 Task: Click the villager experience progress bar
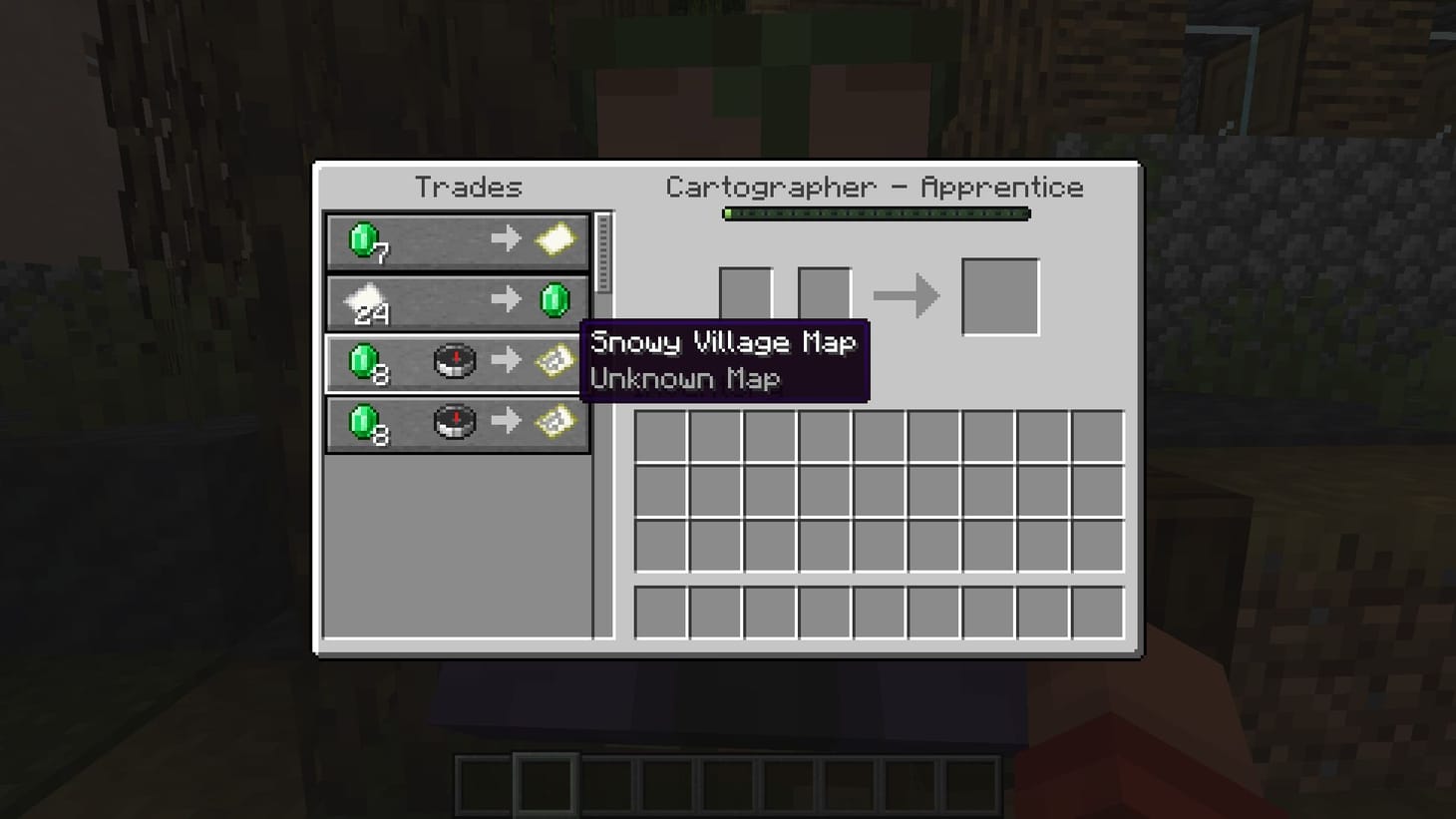876,213
